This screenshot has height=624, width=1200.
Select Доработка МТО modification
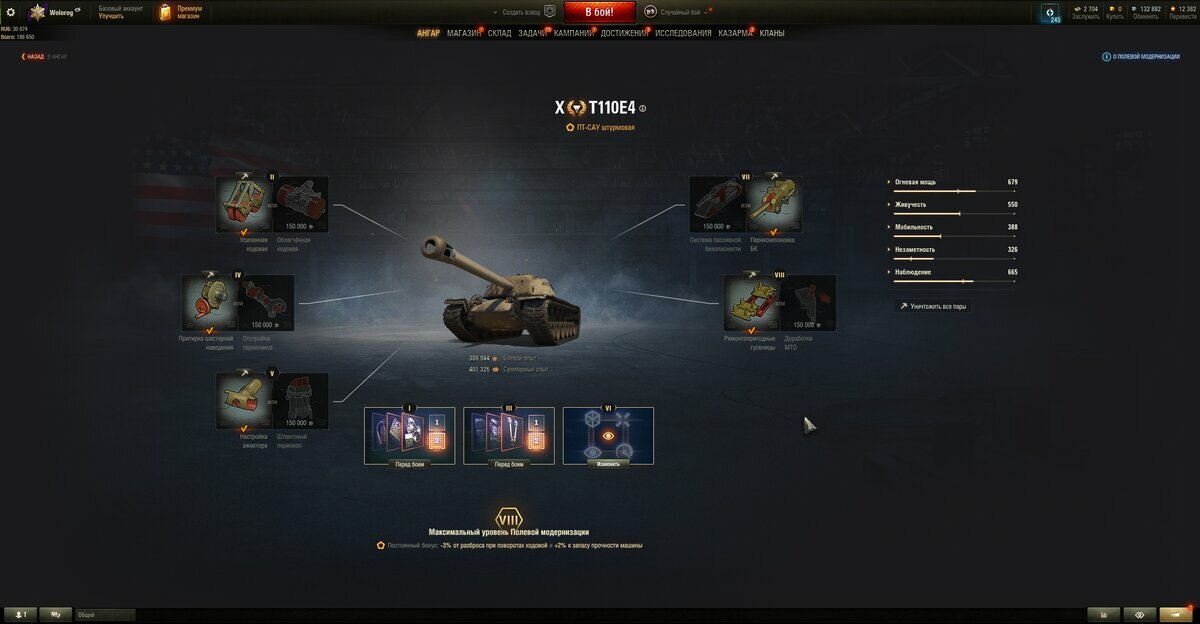click(x=807, y=302)
